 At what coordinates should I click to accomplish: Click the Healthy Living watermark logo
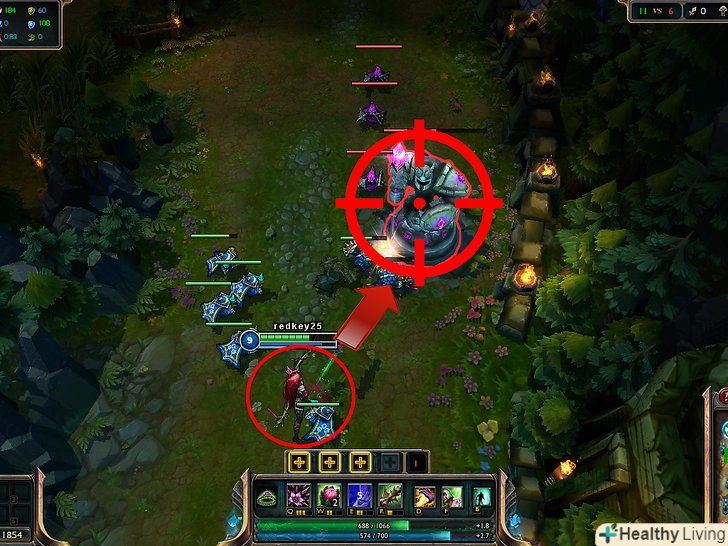point(660,533)
